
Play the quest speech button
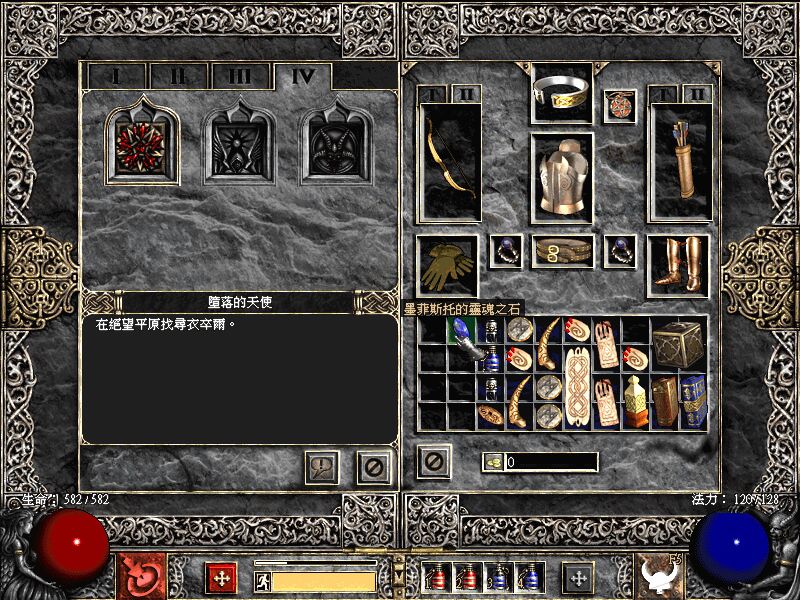tap(322, 466)
